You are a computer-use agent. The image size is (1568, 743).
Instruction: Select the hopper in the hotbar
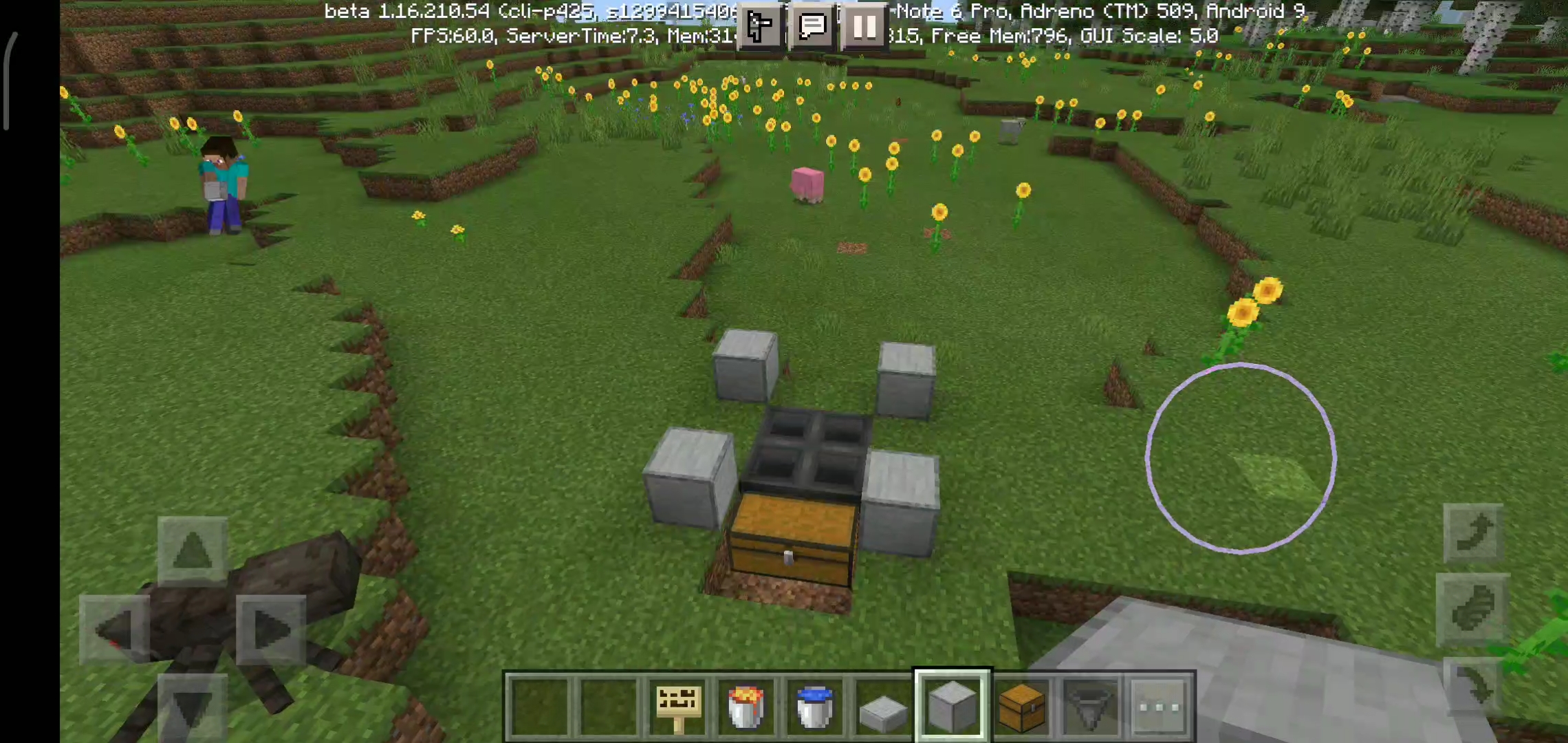pyautogui.click(x=1091, y=707)
